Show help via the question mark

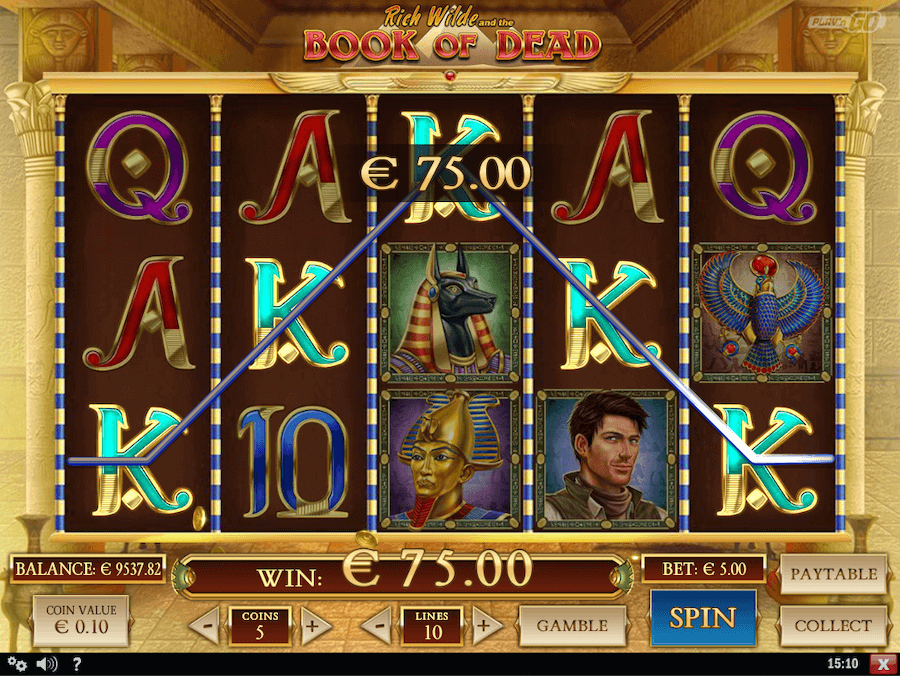76,663
